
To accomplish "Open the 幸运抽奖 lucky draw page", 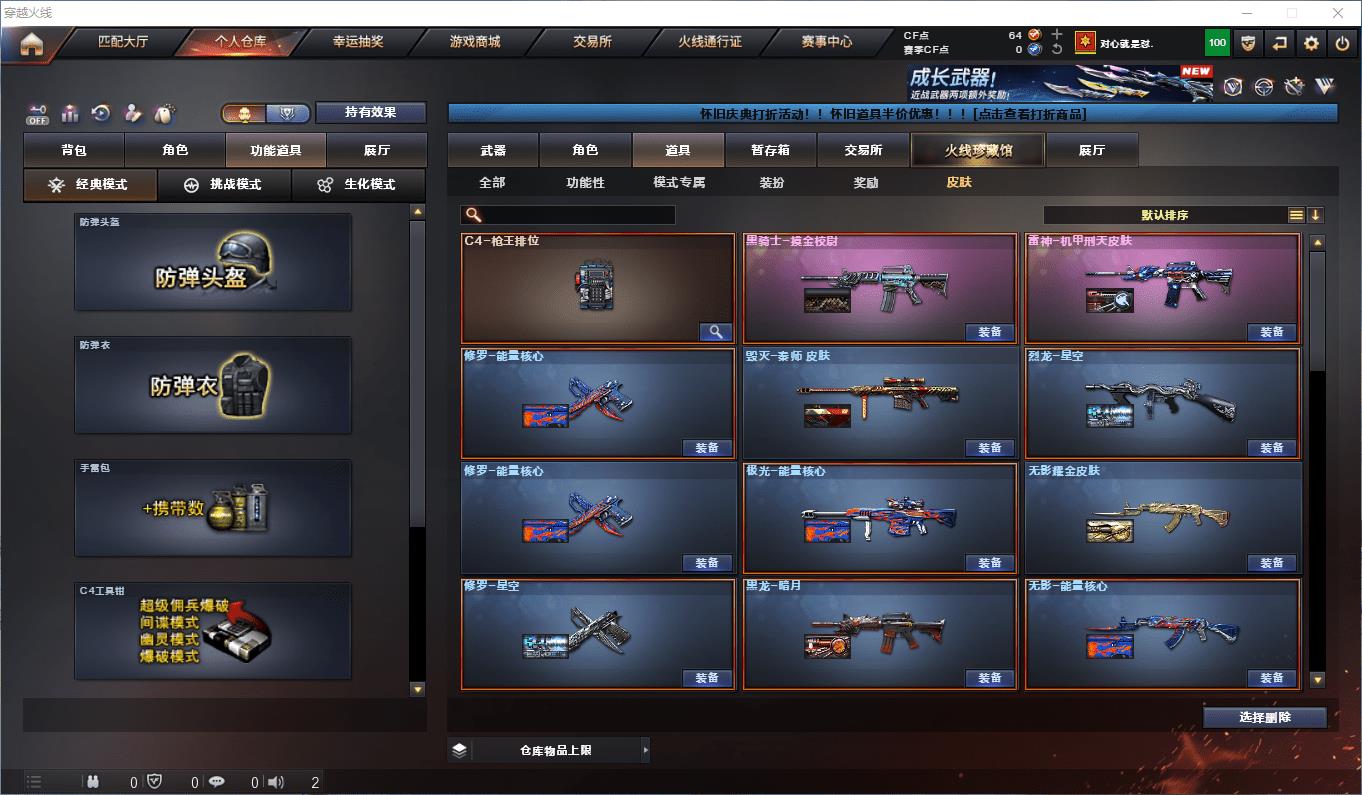I will pyautogui.click(x=357, y=42).
